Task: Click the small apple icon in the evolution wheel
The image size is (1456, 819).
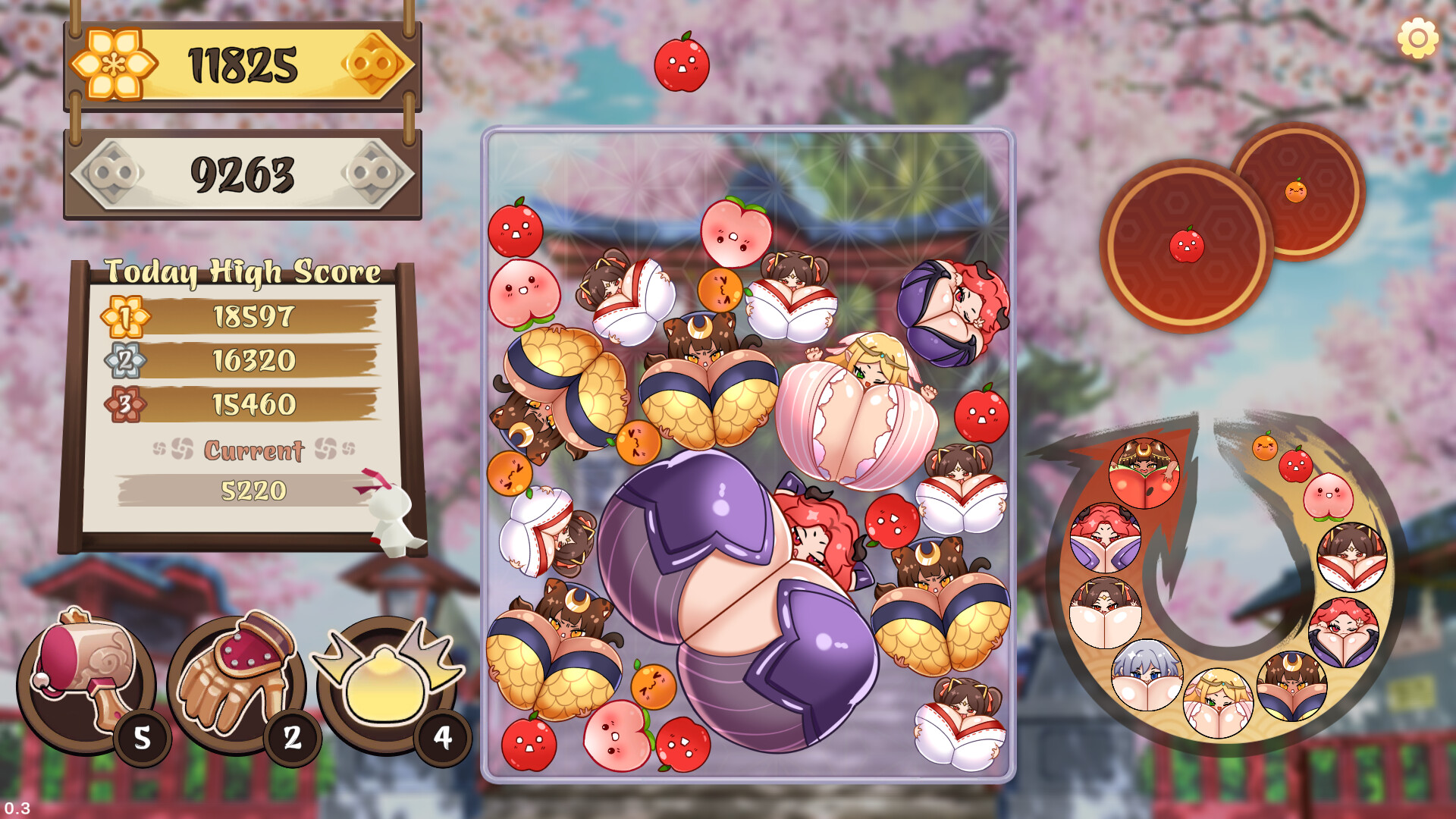Action: pyautogui.click(x=1297, y=465)
